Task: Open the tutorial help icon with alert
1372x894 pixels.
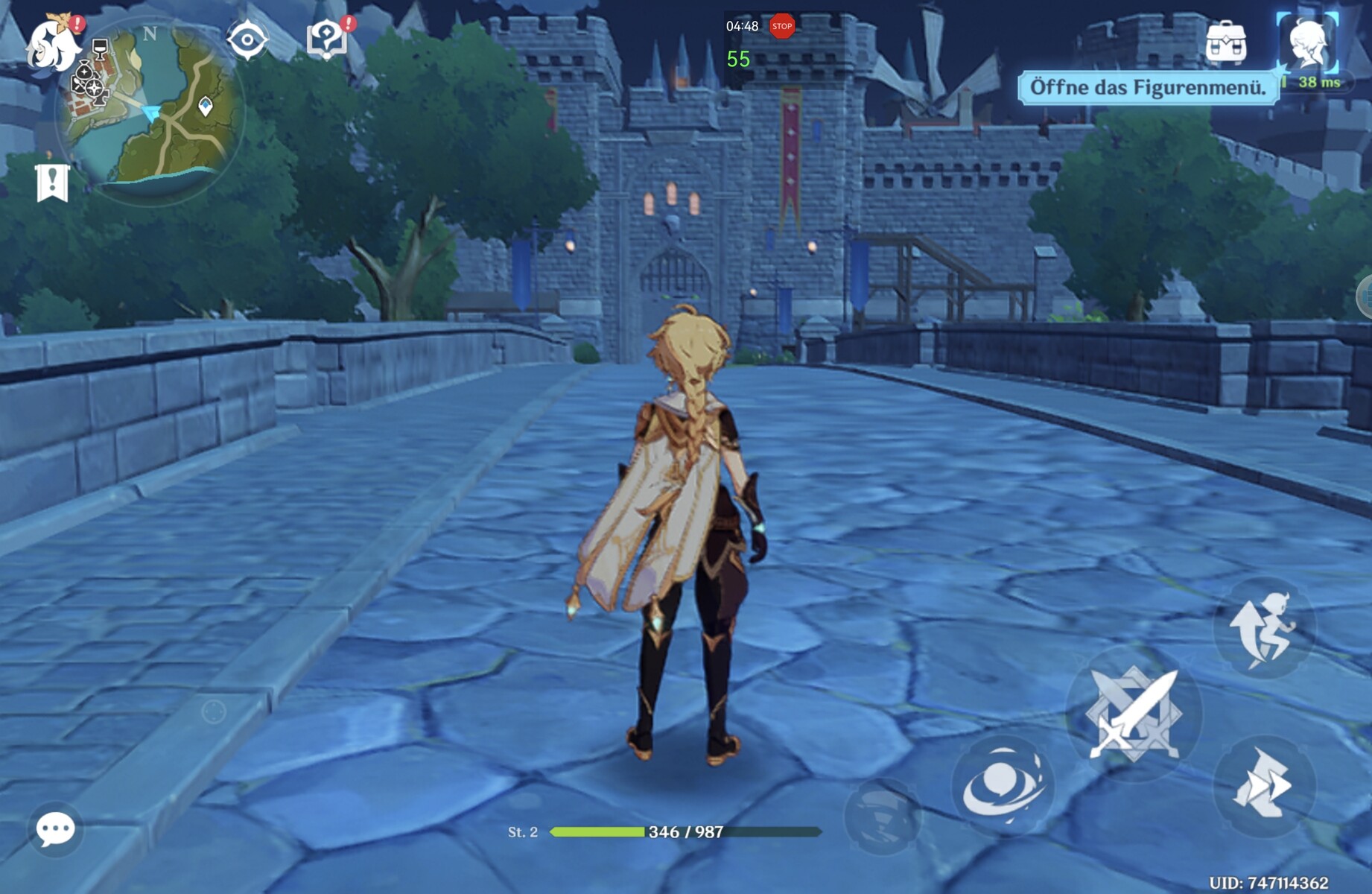Action: pos(327,39)
